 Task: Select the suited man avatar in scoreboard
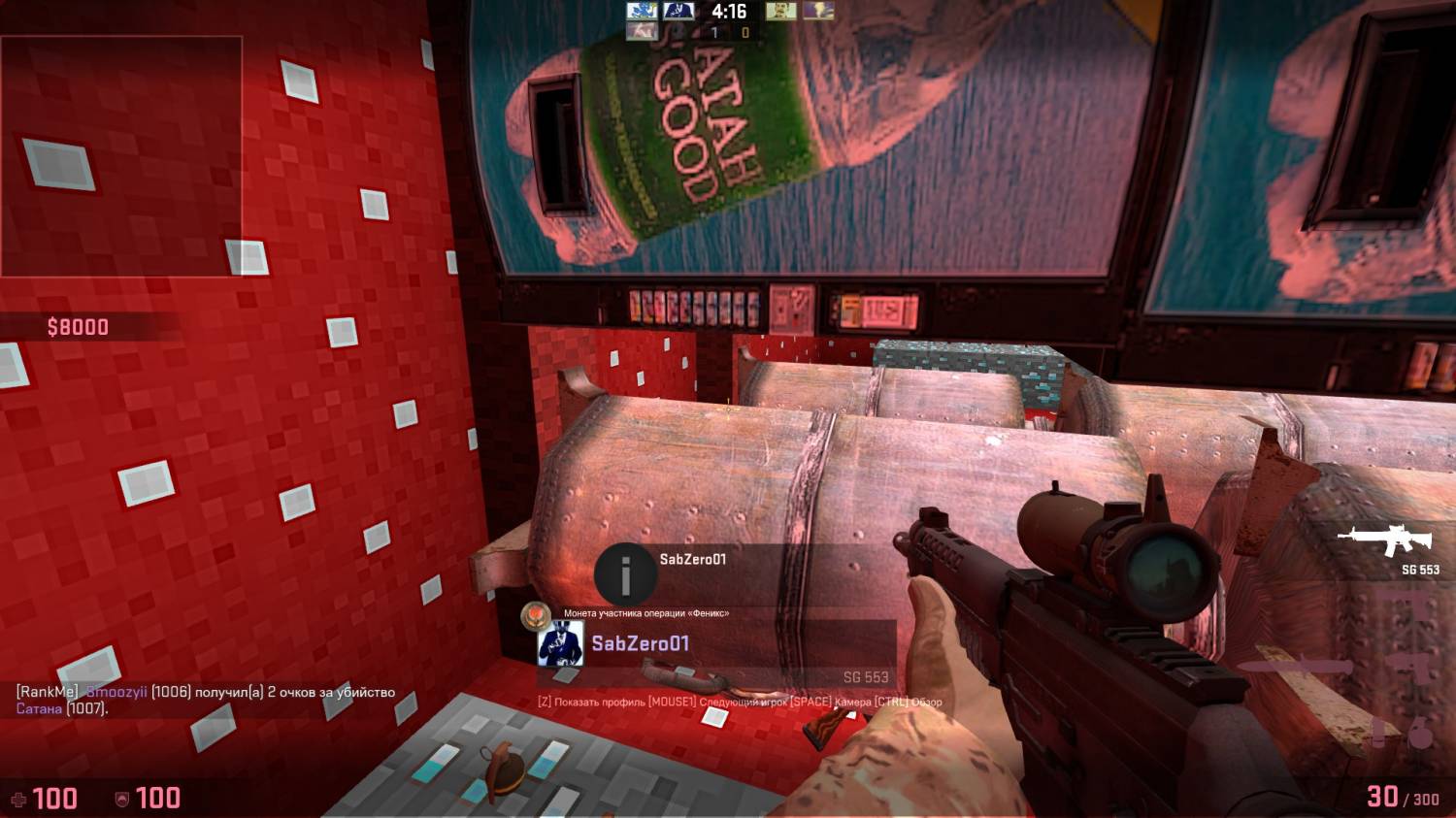[x=678, y=12]
